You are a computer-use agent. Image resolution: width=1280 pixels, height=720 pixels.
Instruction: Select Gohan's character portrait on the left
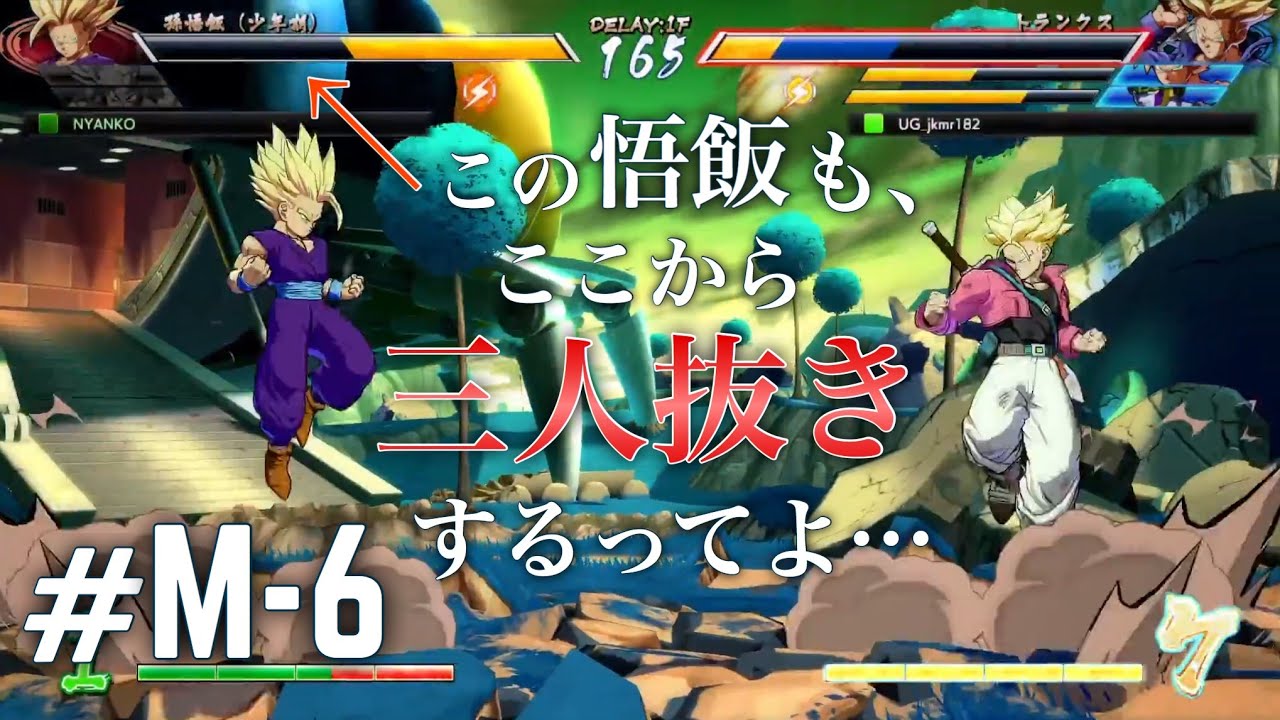[62, 37]
